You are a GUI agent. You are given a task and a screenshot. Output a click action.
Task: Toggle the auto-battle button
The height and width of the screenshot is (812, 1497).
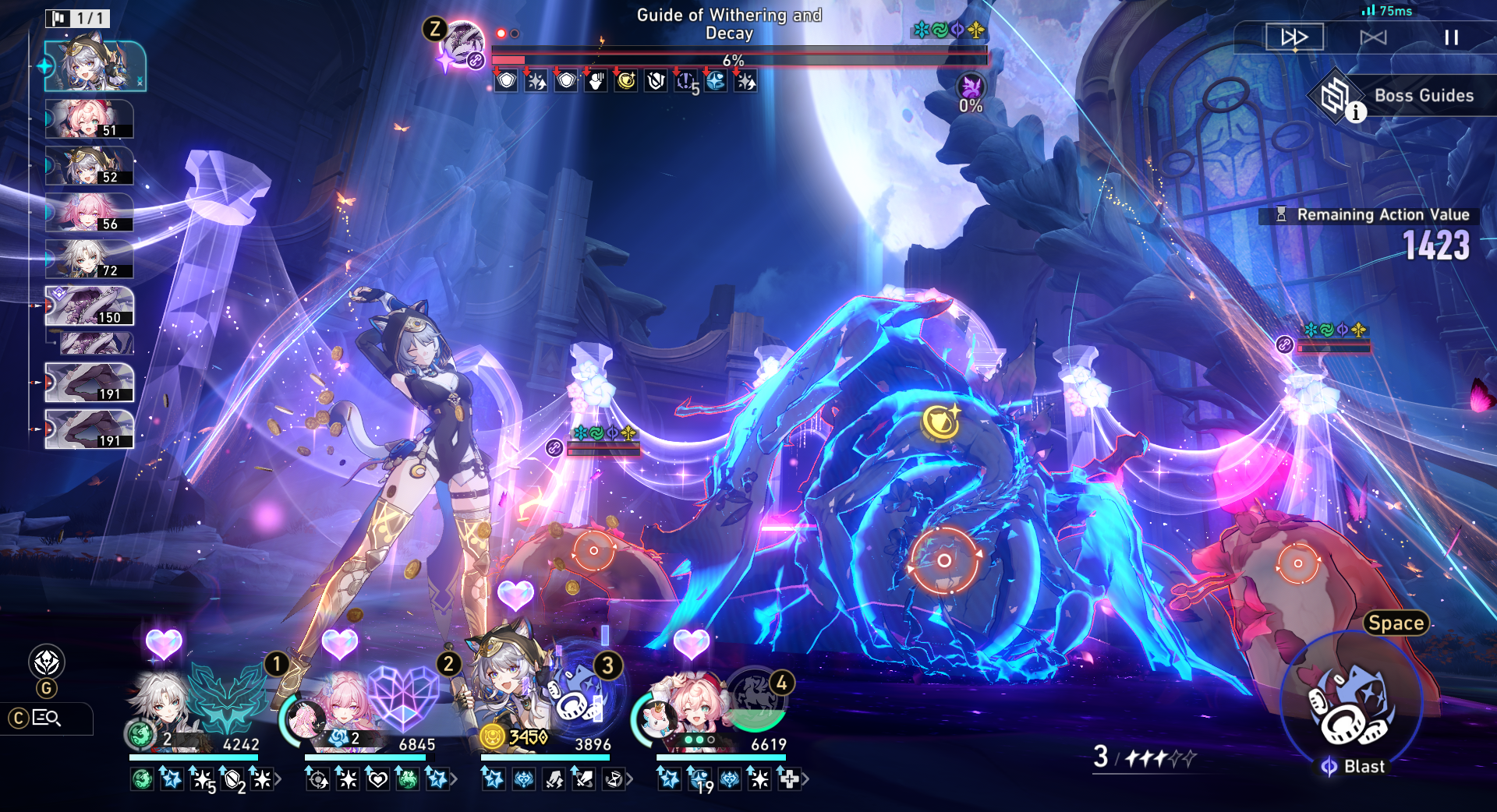tap(1373, 37)
